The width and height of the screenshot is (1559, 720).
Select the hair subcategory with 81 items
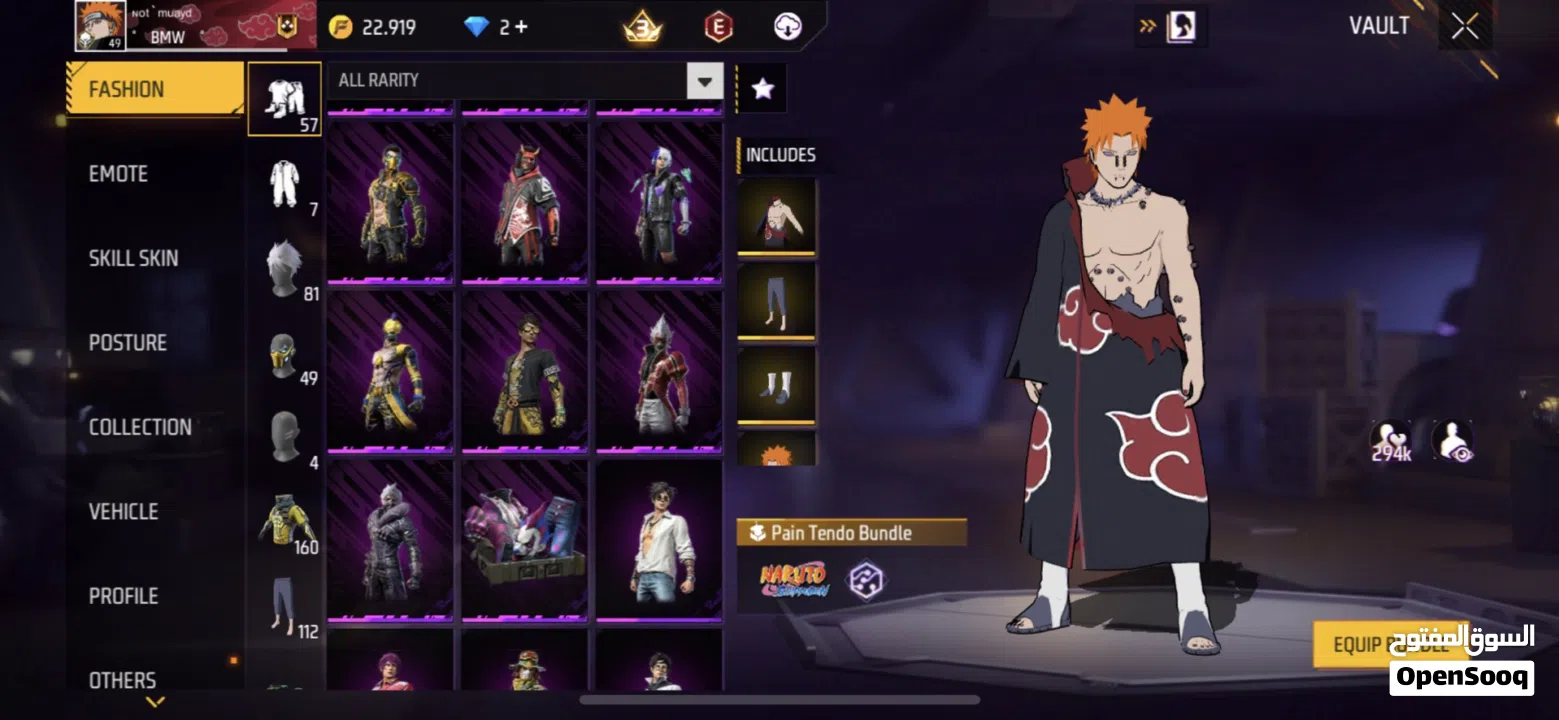click(285, 270)
